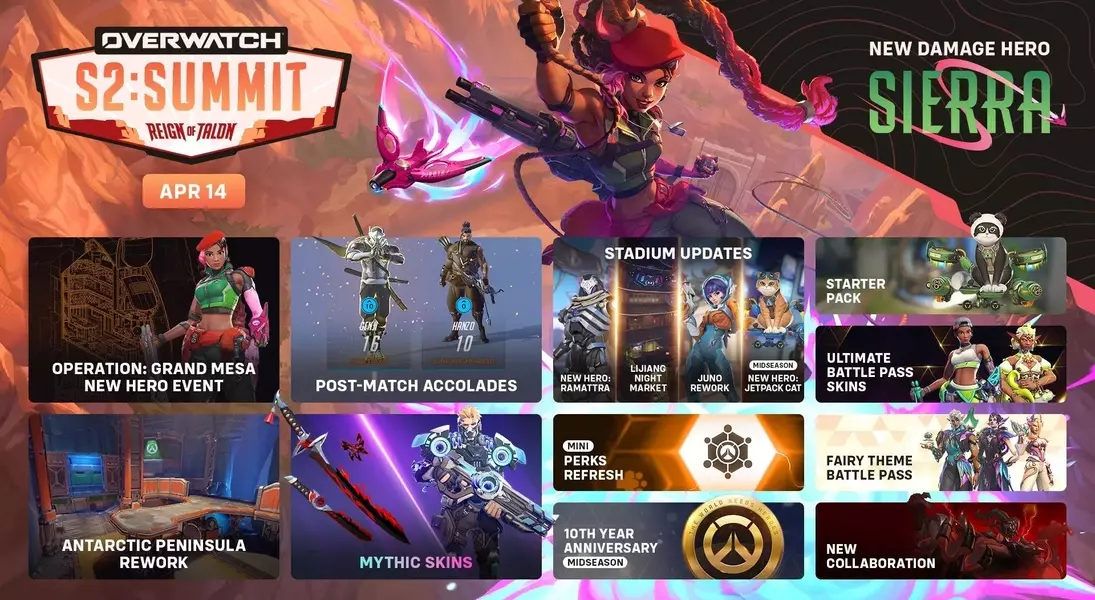Select the Fairy Theme Battle Pass tile
The image size is (1095, 600).
pos(940,452)
